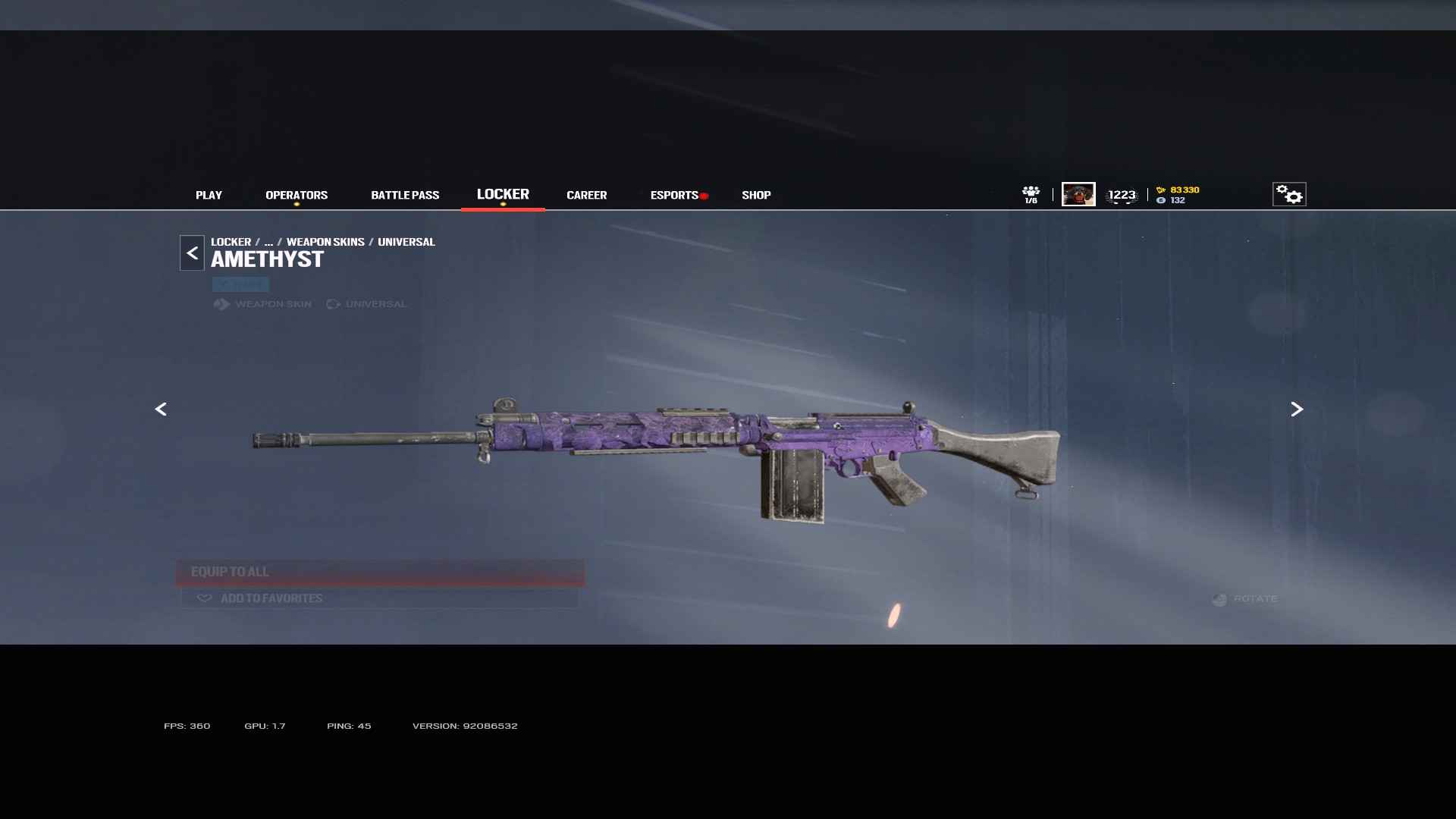Screen dimensions: 1456x819
Task: Open the Battle Pass tab
Action: (405, 195)
